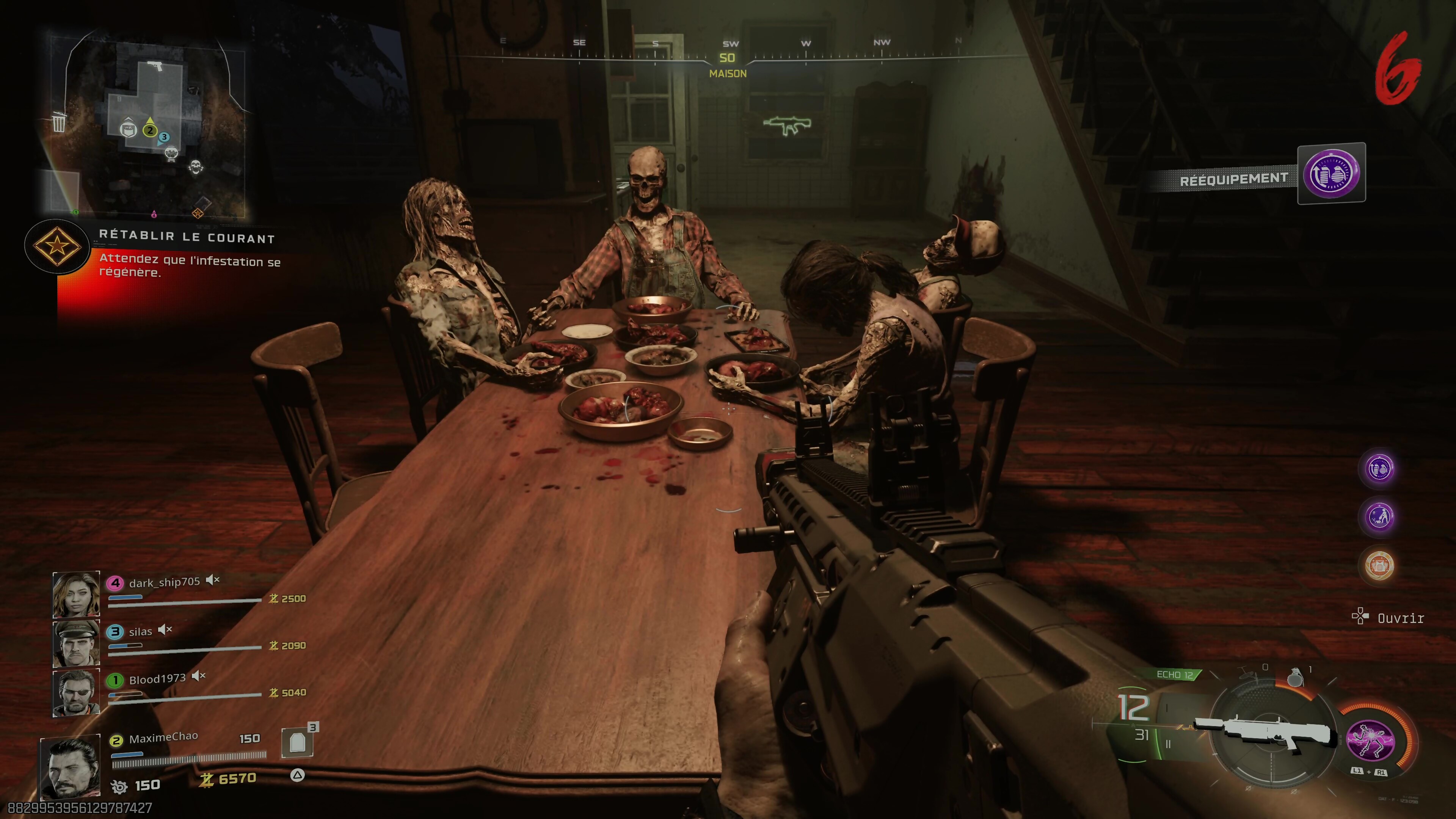Select silas in the squad list
The width and height of the screenshot is (1456, 819).
click(x=140, y=631)
